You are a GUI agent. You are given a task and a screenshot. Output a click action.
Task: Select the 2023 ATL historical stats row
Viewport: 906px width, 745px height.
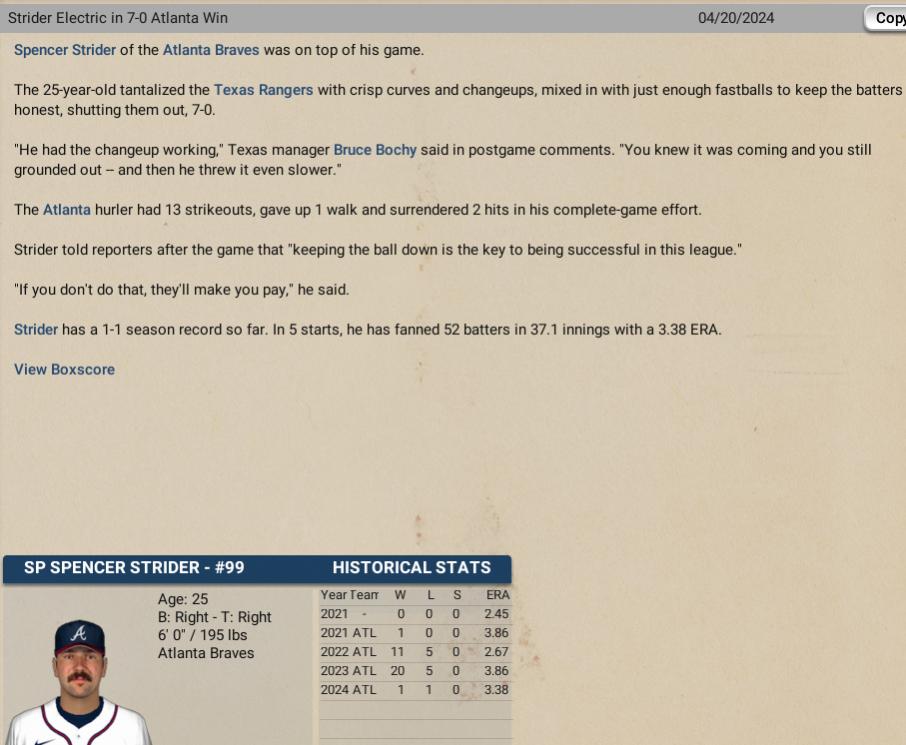(x=415, y=671)
